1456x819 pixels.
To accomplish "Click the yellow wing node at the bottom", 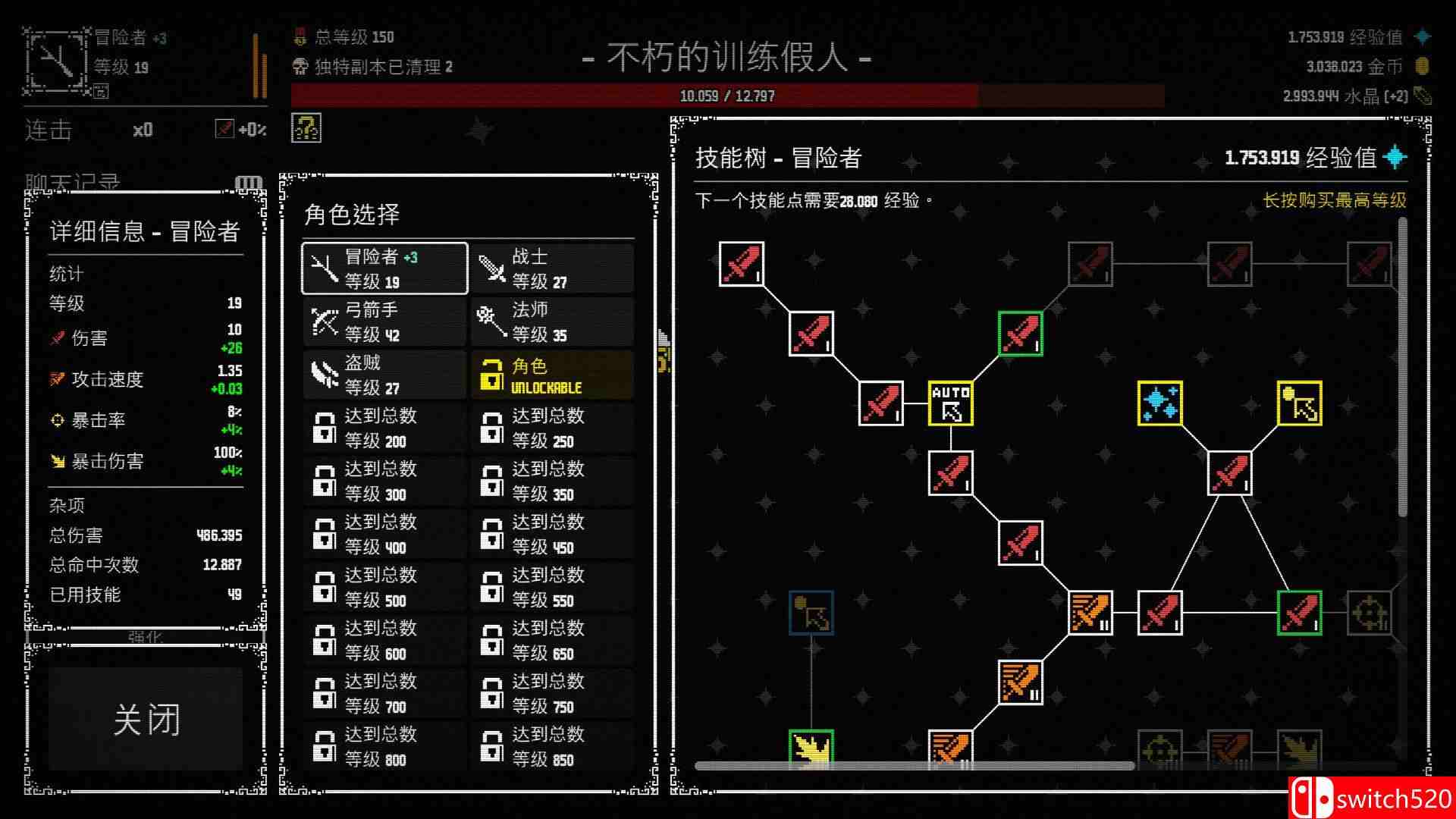I will 810,747.
